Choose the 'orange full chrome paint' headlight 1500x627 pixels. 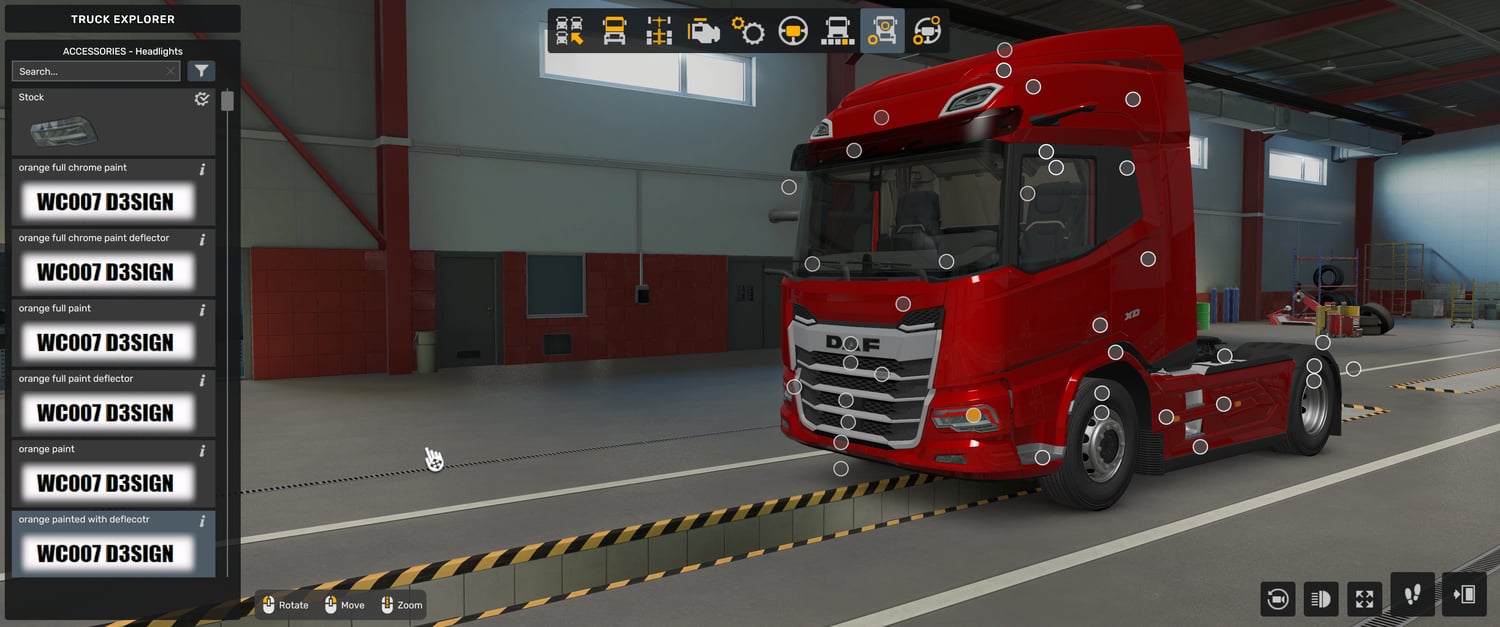tap(113, 193)
